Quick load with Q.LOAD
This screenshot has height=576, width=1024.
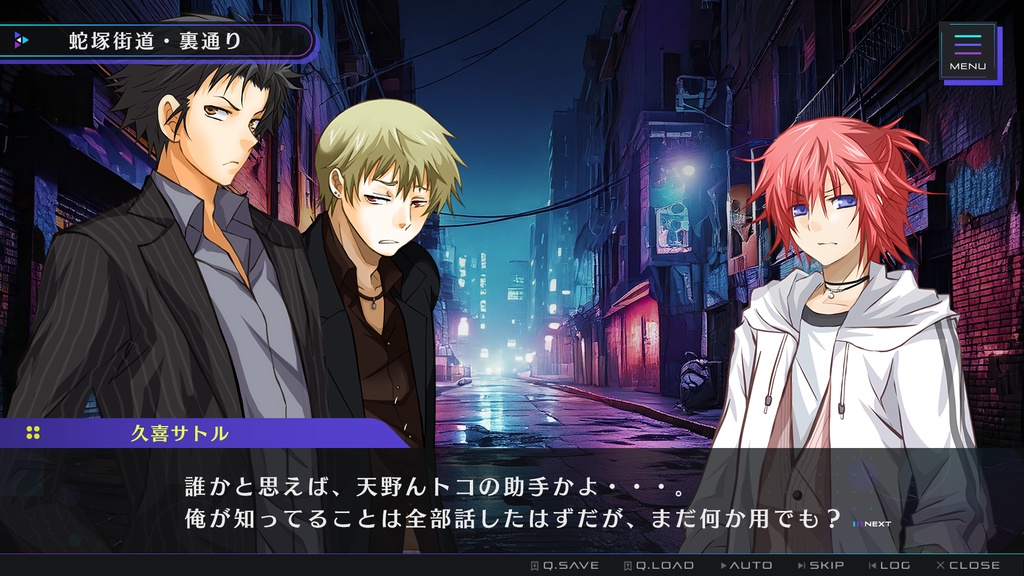[x=658, y=565]
